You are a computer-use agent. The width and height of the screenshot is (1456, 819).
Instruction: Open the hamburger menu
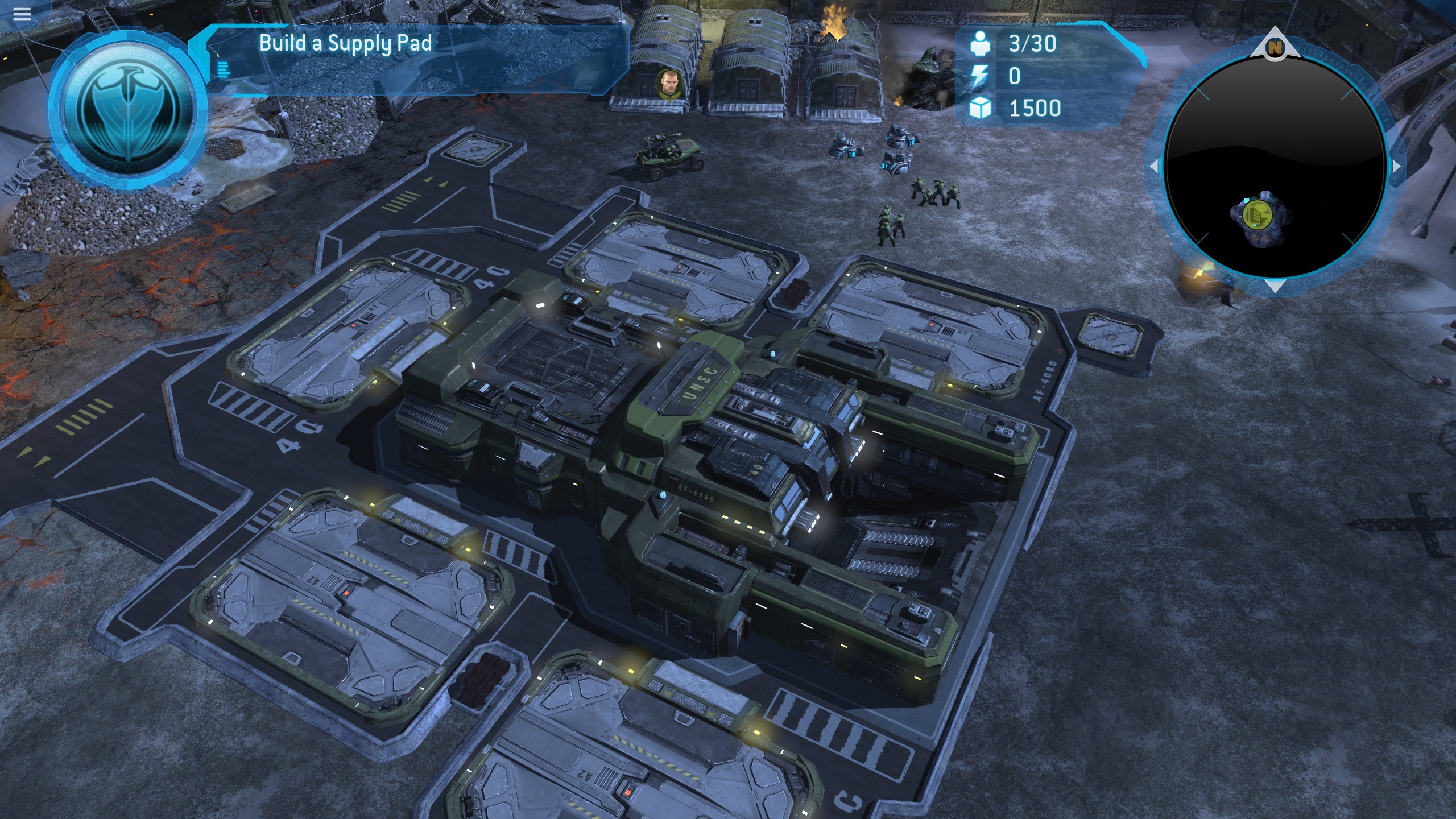22,14
